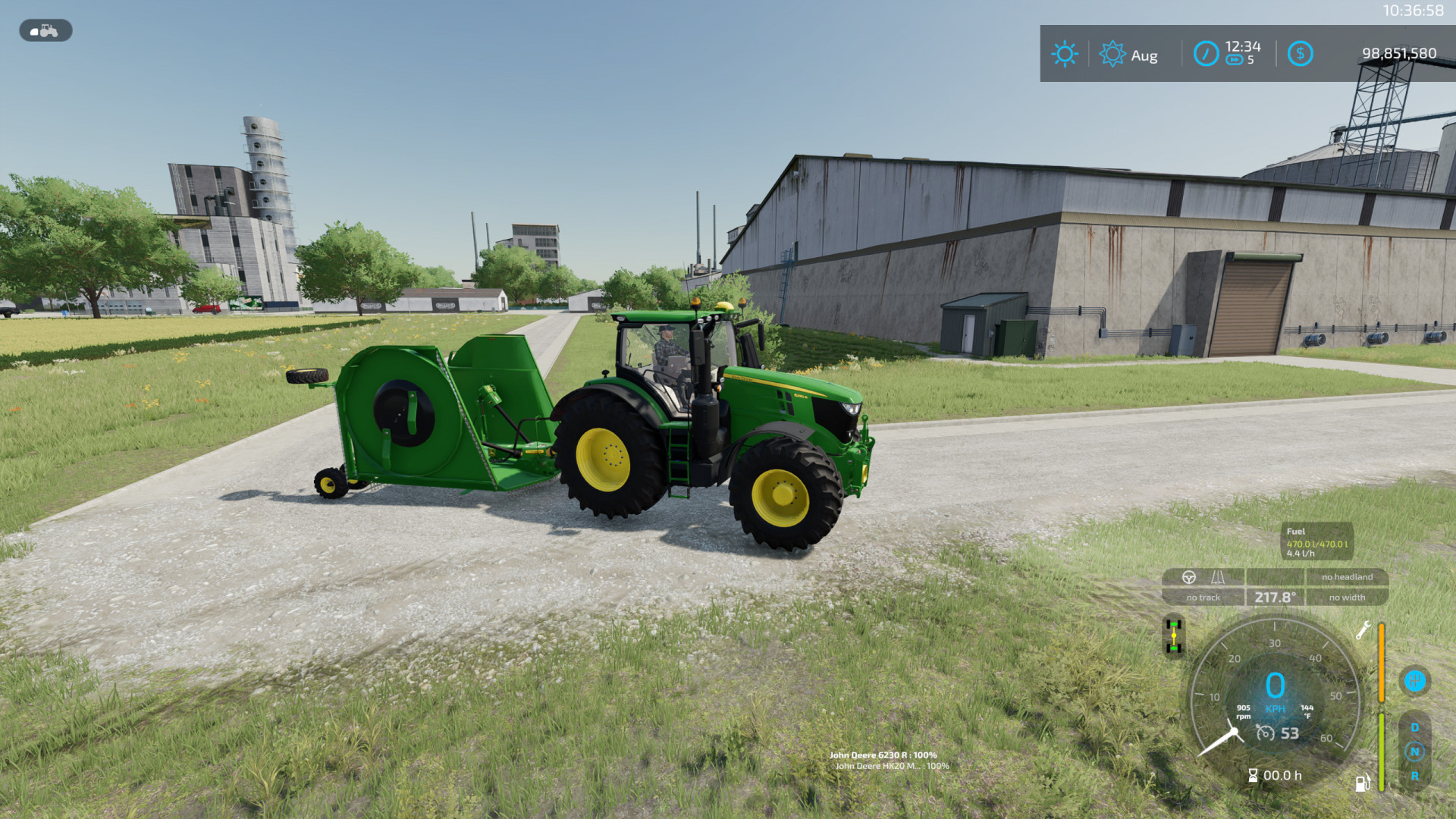Click the money balance 98,851,580
Image resolution: width=1456 pixels, height=819 pixels.
click(1400, 53)
